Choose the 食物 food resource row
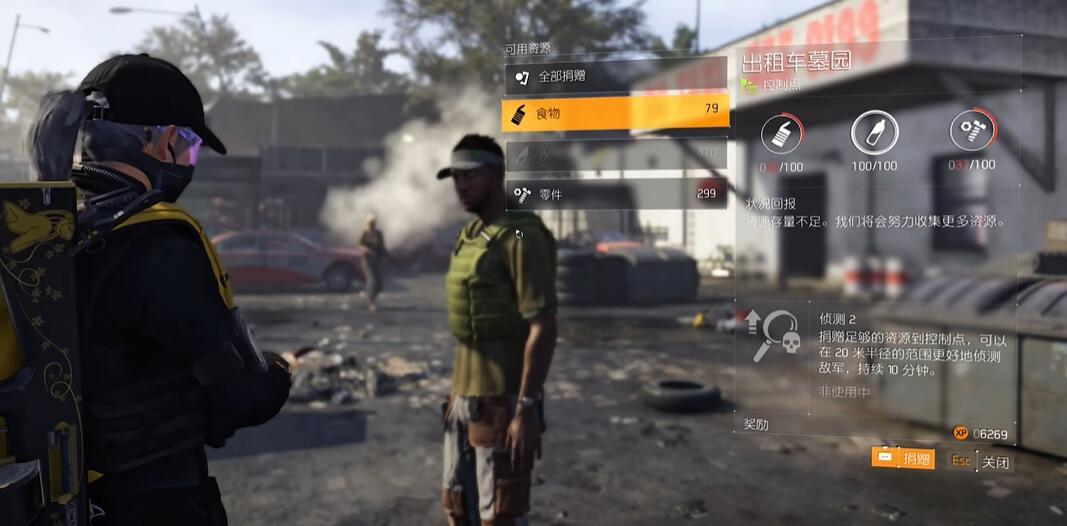This screenshot has width=1067, height=526. pos(615,113)
